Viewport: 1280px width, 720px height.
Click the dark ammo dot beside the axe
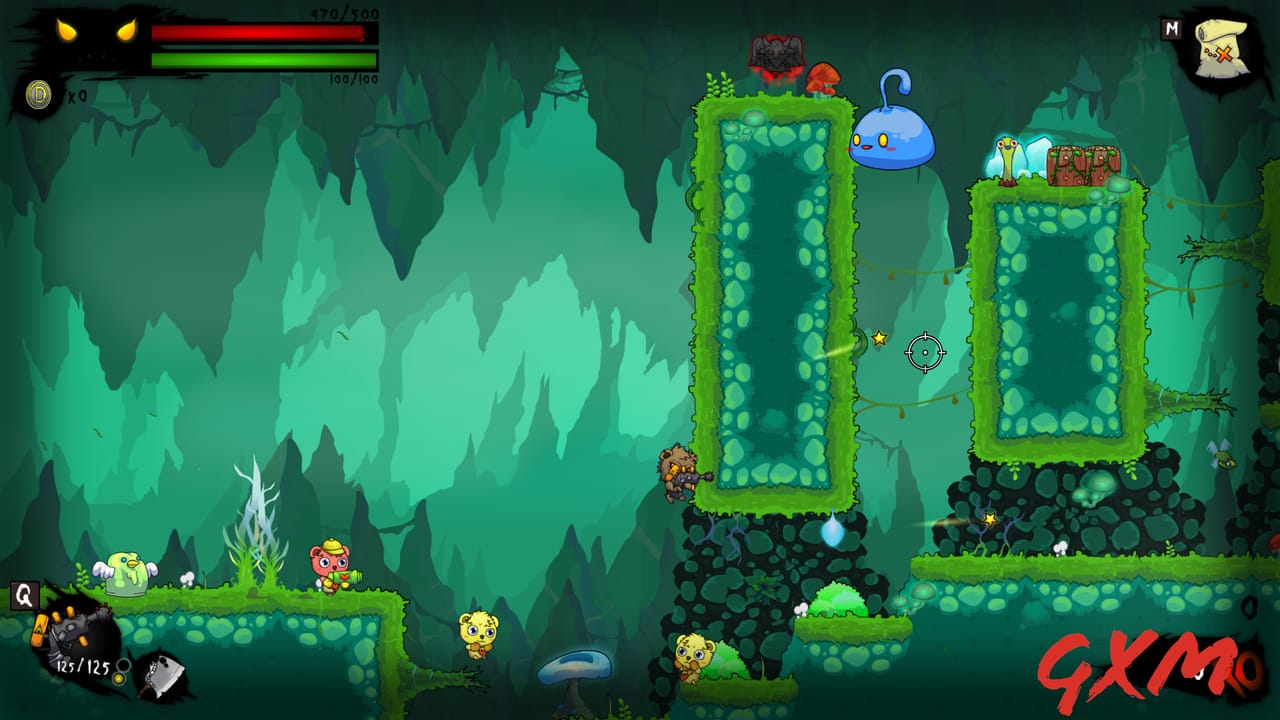[122, 664]
